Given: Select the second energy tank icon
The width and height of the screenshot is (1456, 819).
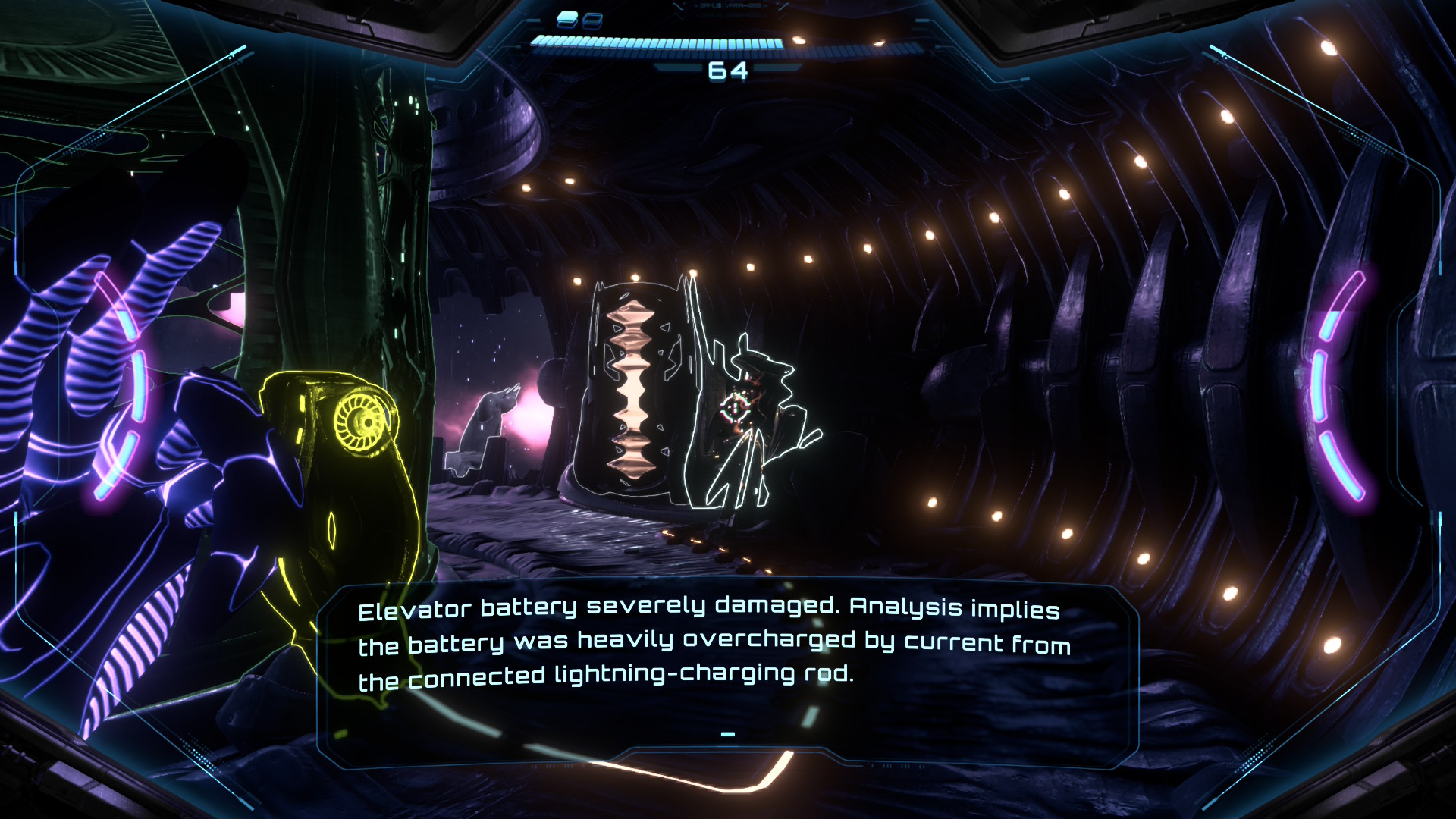Looking at the screenshot, I should (x=591, y=20).
